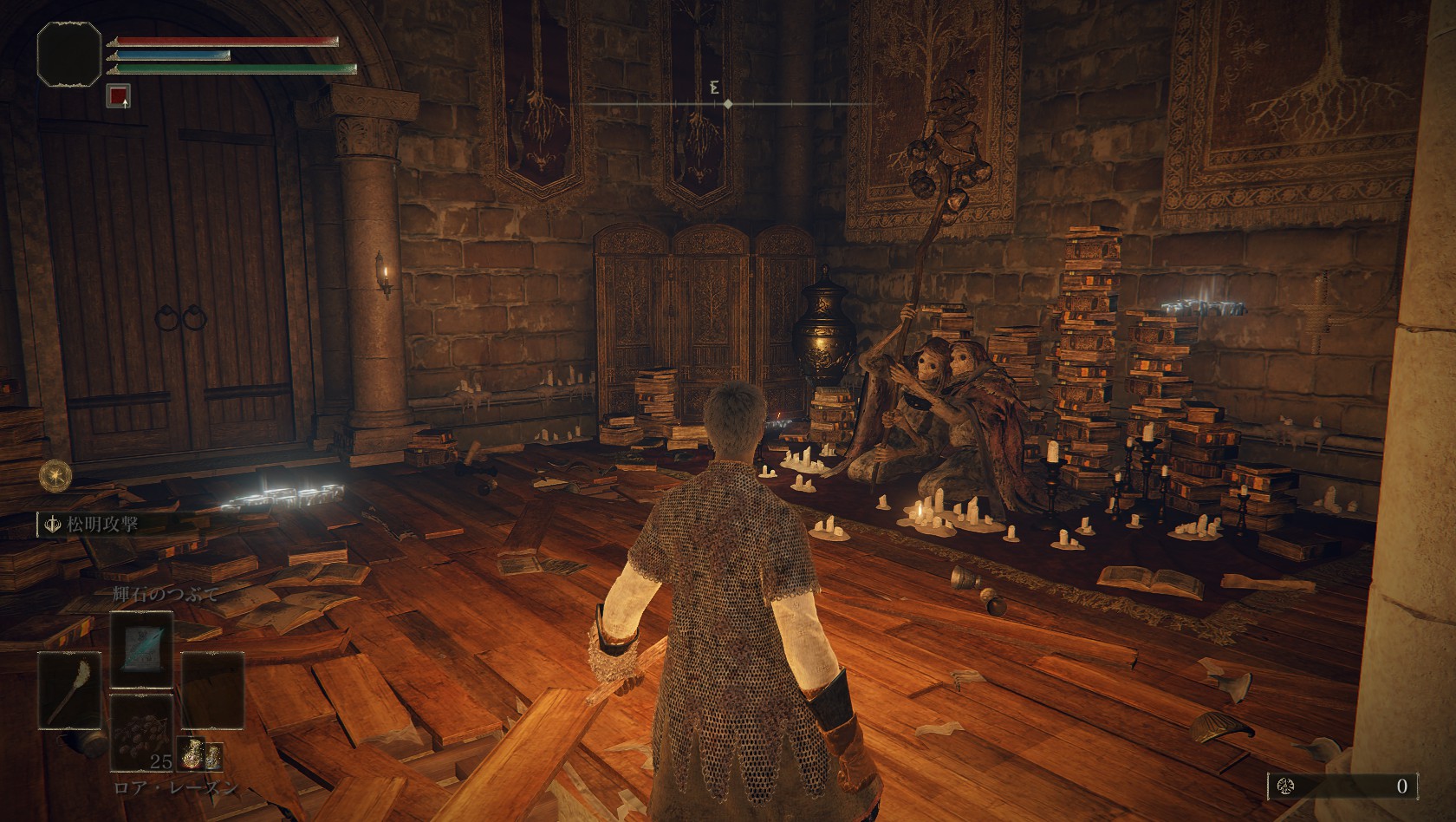This screenshot has width=1456, height=822.
Task: Open the golden flask pouch icon
Action: [x=200, y=757]
